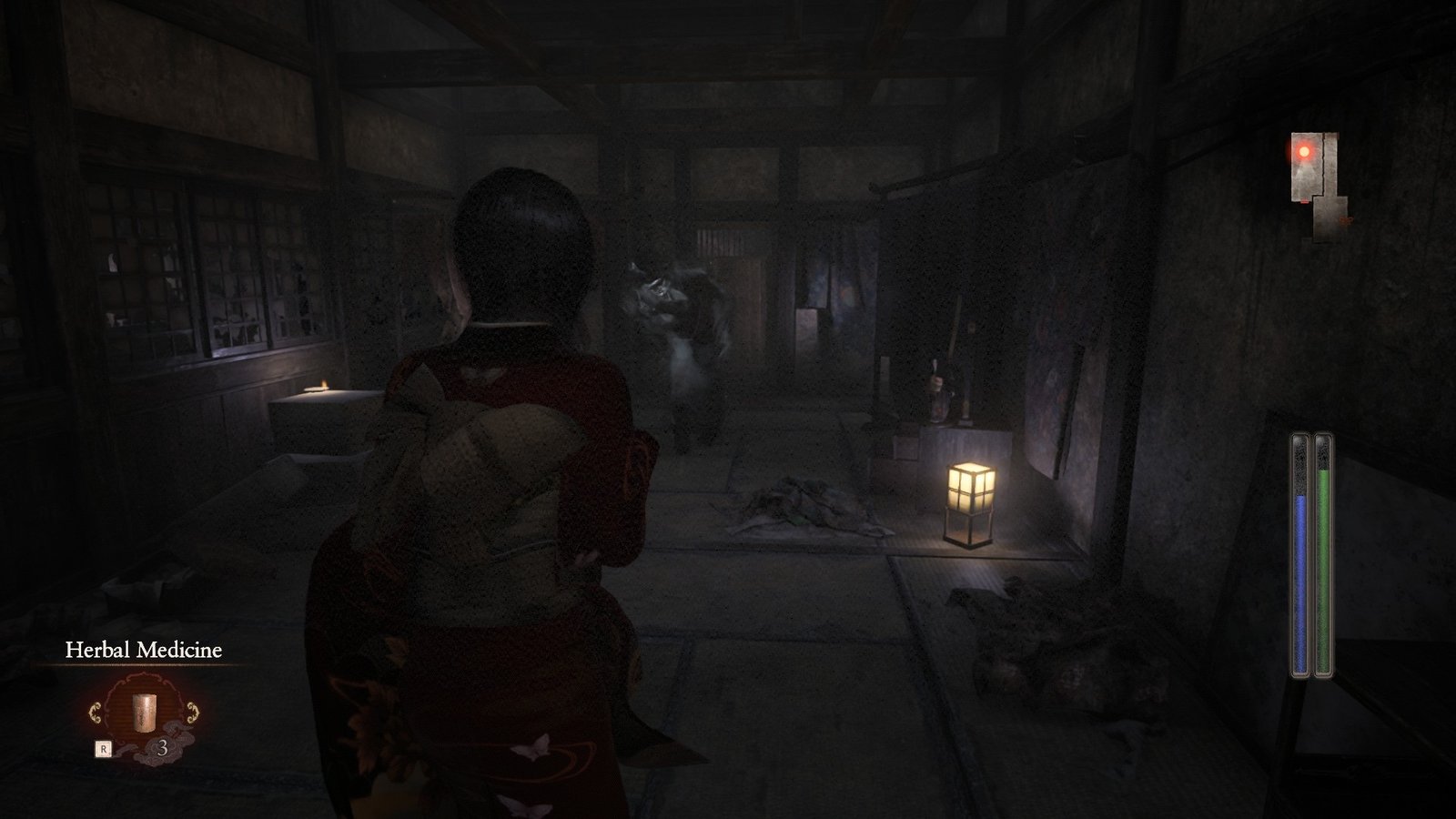Click the red player marker on the minimap
Image resolution: width=1456 pixels, height=819 pixels.
[1304, 151]
